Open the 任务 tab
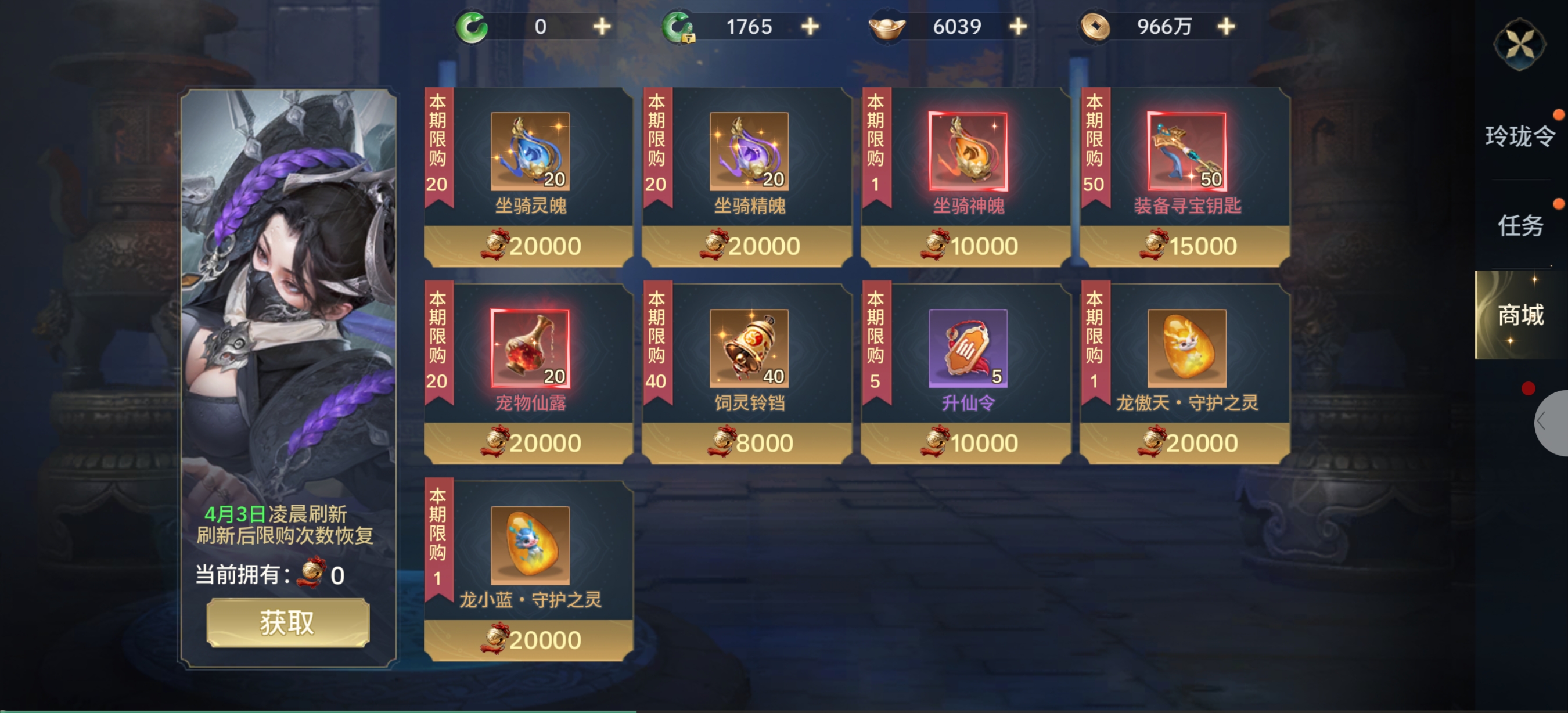This screenshot has width=1568, height=713. pos(1519,226)
